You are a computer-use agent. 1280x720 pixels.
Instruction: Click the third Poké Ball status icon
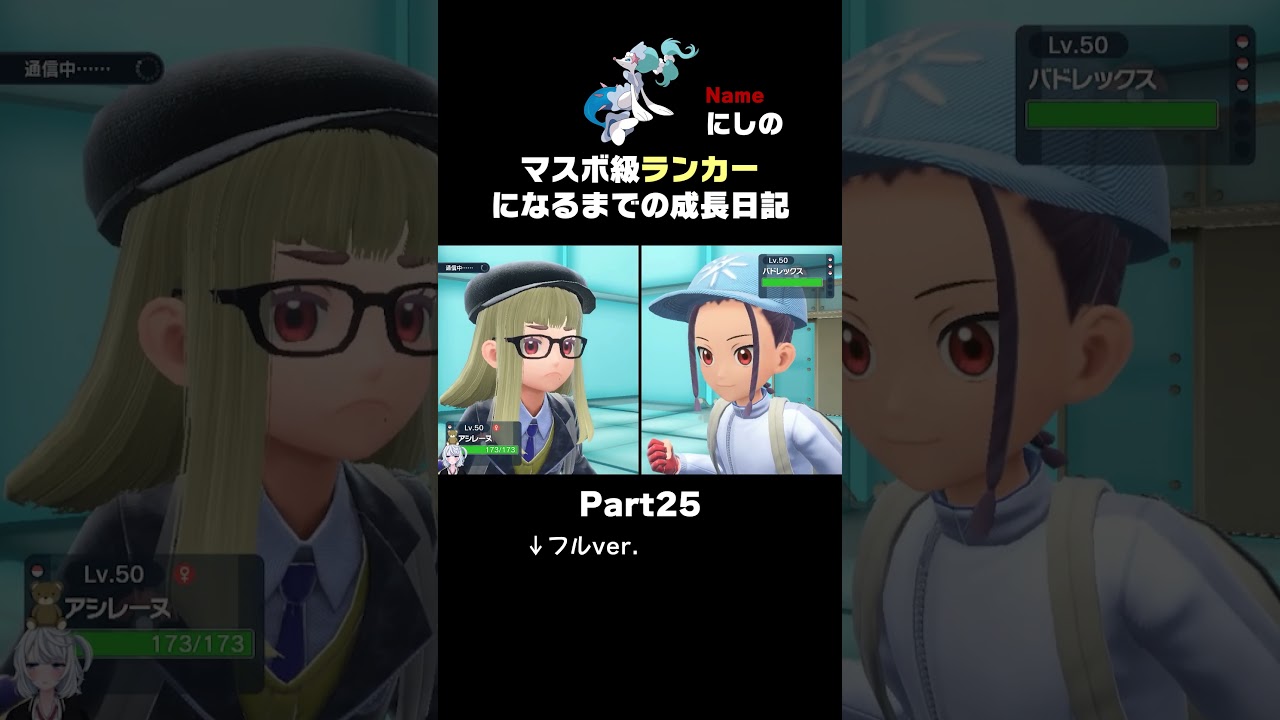pos(1242,84)
